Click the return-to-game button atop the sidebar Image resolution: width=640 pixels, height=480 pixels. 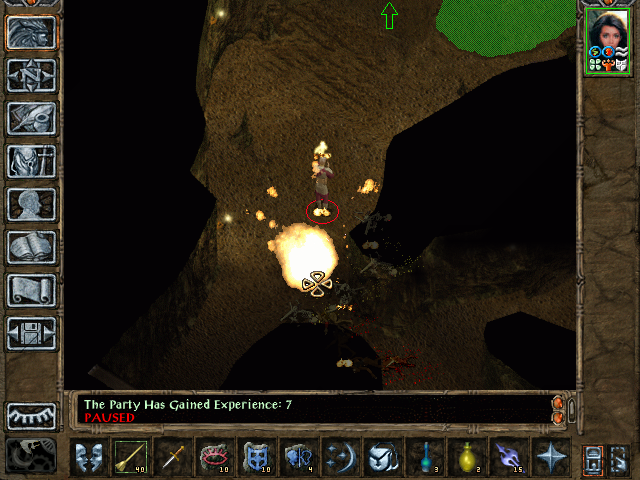31,32
